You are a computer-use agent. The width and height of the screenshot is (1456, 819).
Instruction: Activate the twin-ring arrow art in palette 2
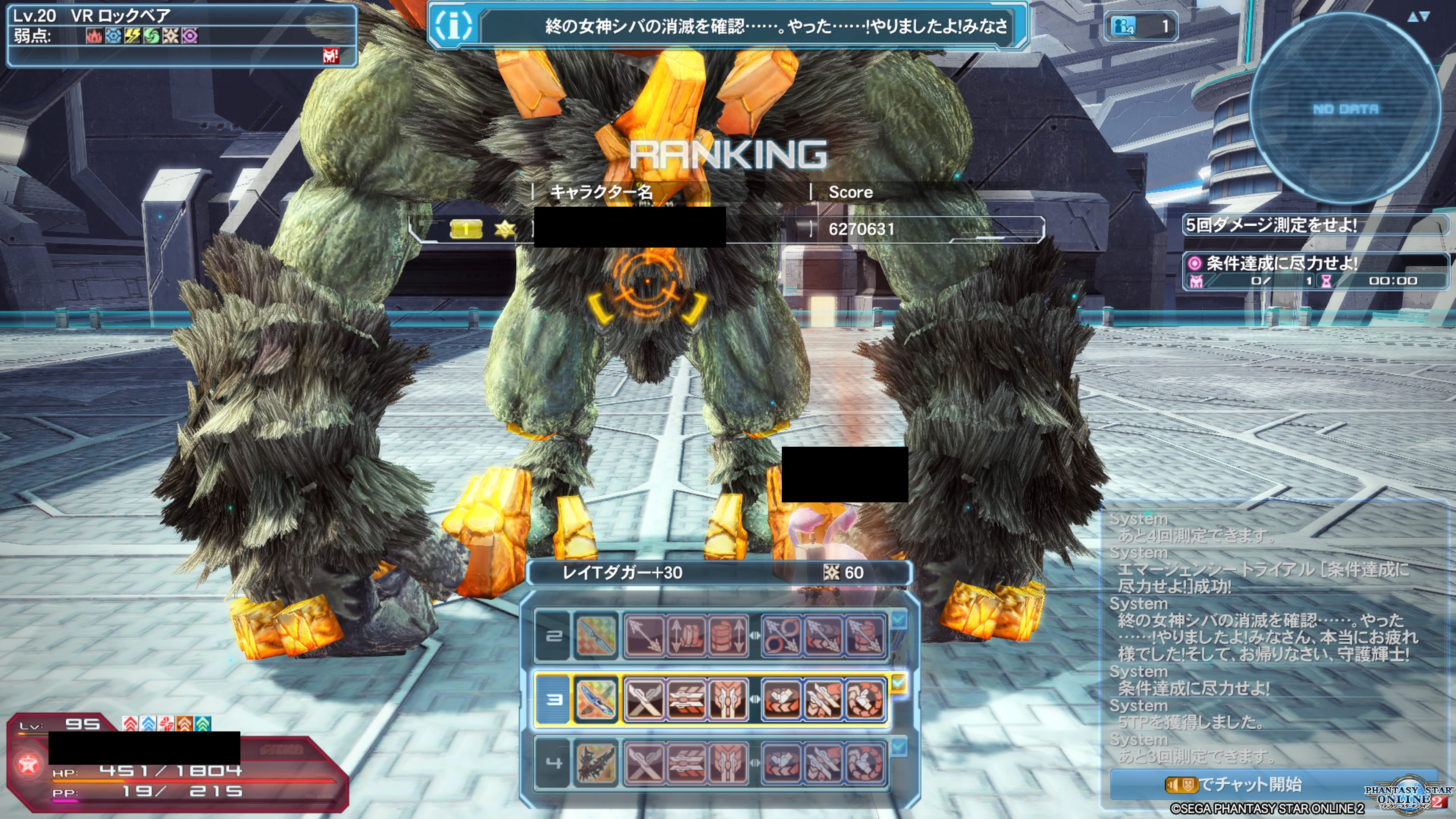[x=782, y=636]
